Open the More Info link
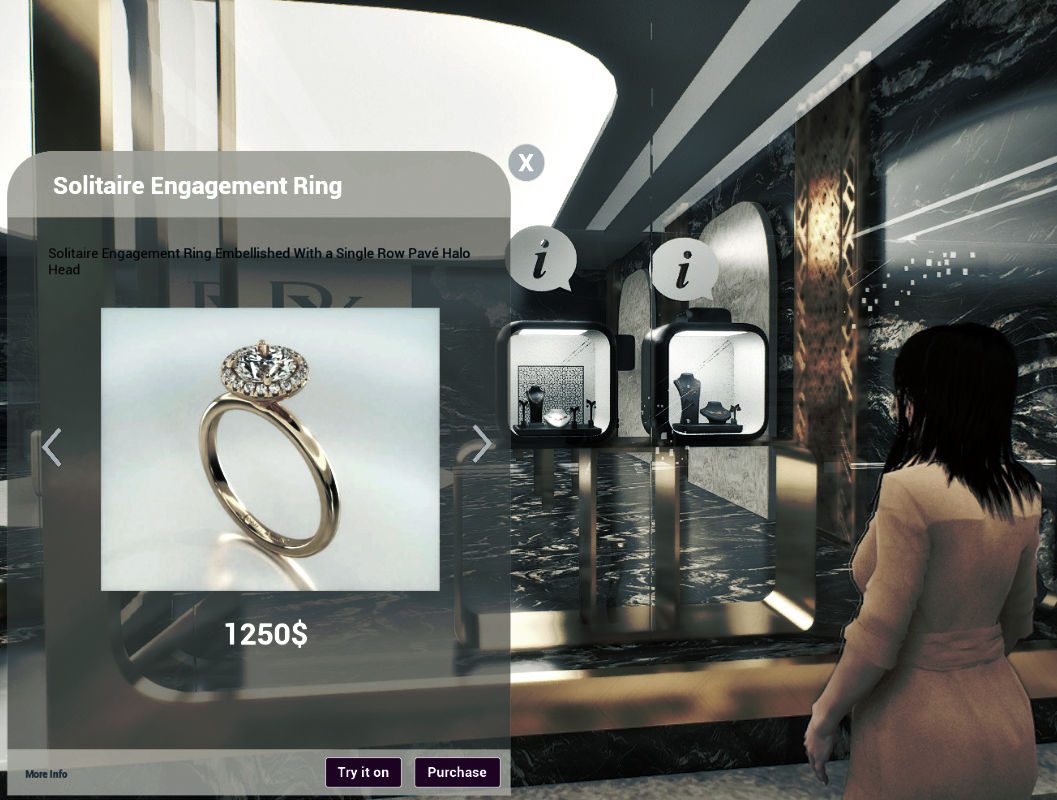 [x=46, y=774]
